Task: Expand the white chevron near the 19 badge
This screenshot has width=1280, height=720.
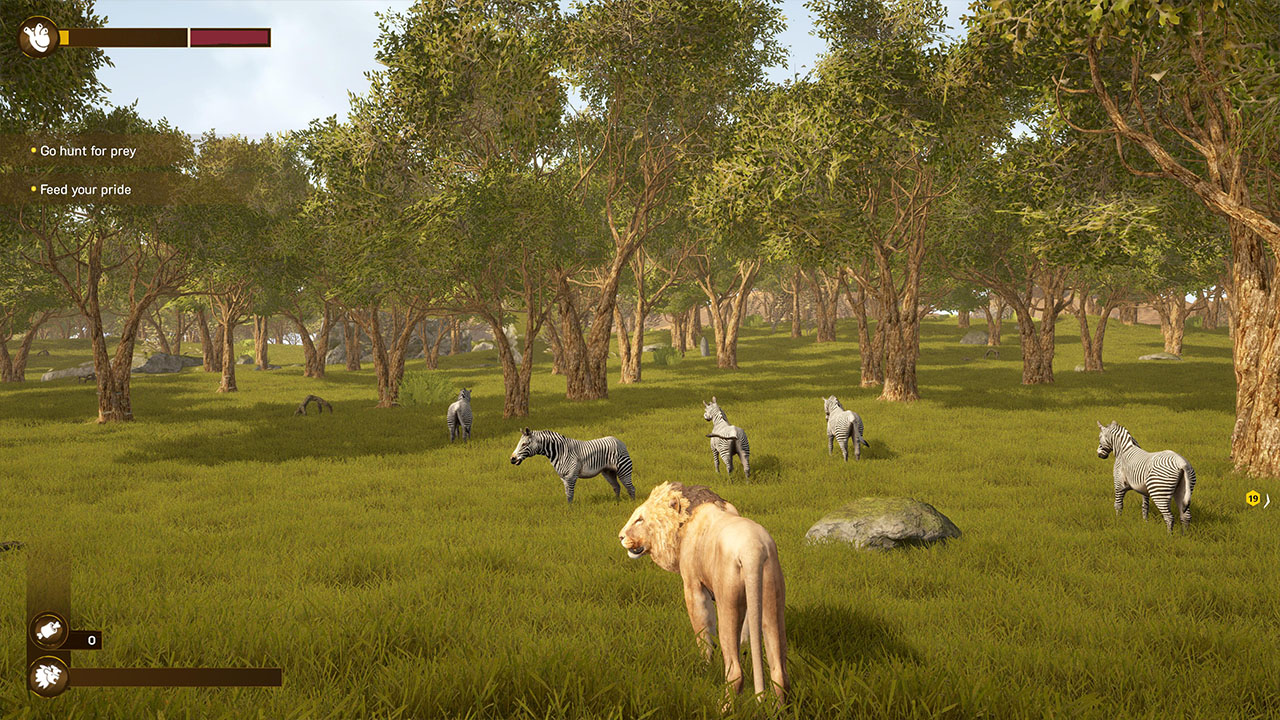Action: click(1266, 502)
